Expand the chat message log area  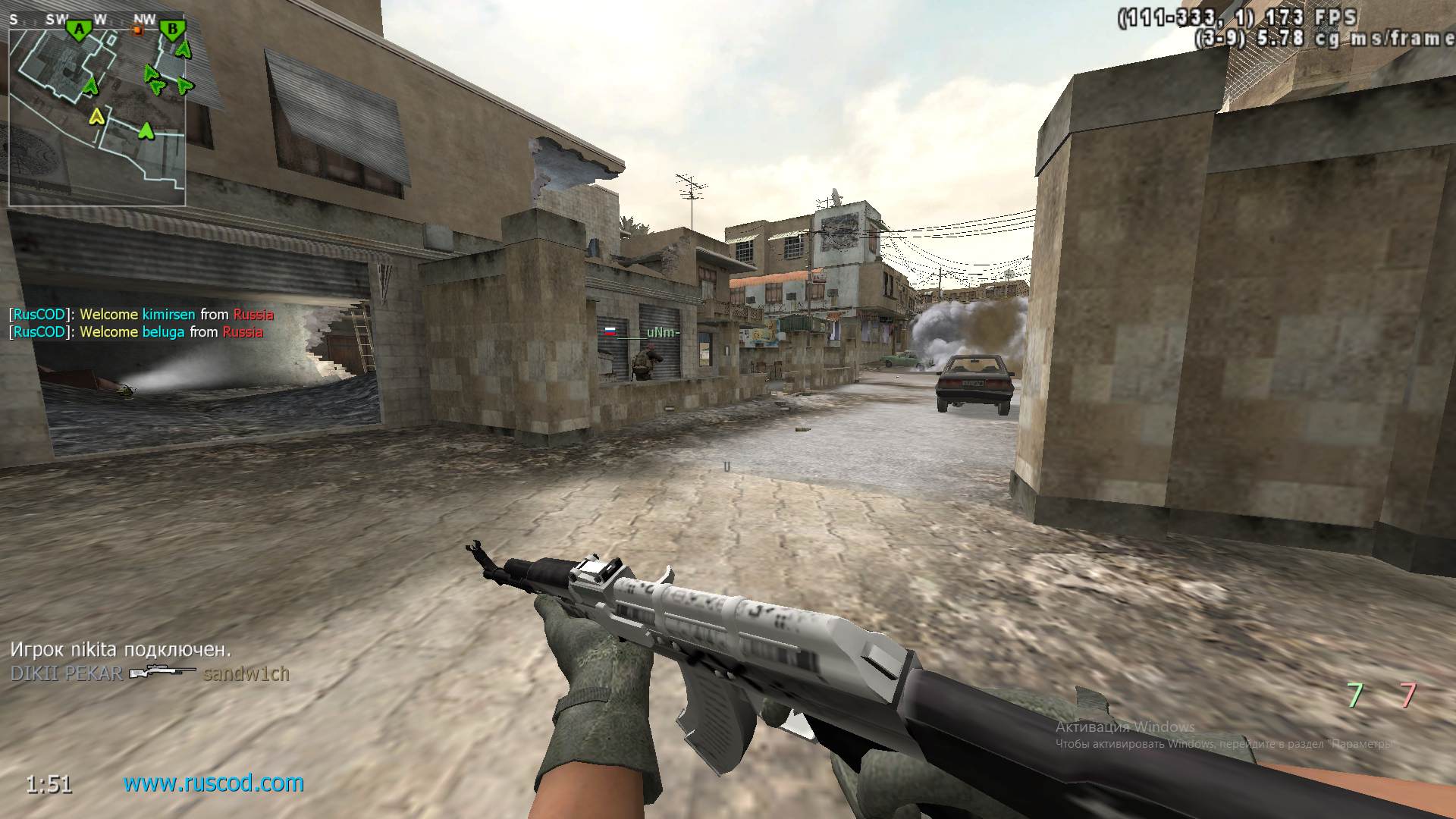(140, 322)
